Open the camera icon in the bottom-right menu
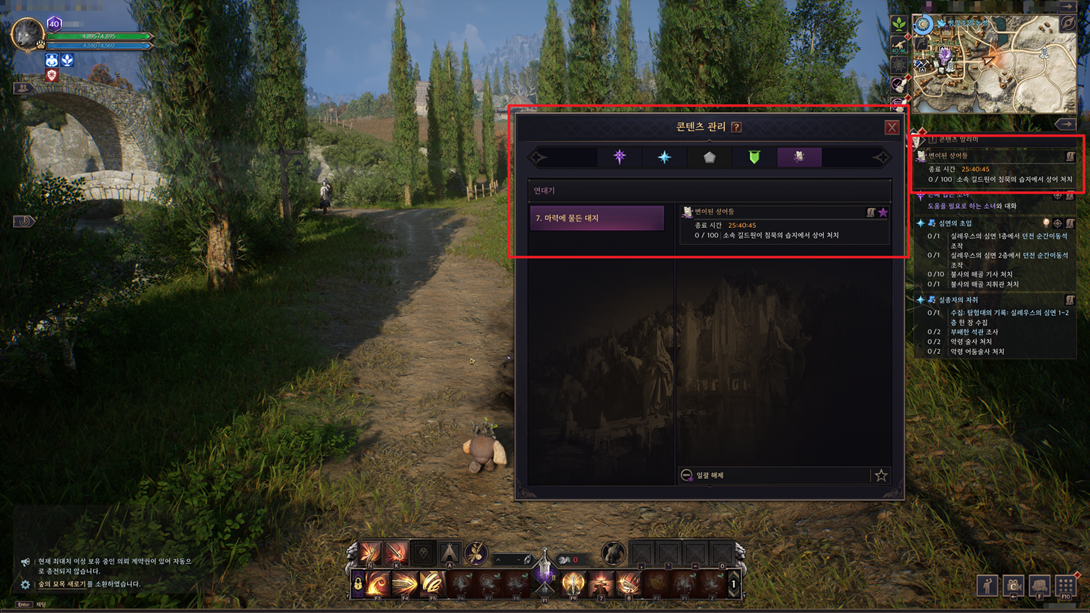This screenshot has height=613, width=1090. (1013, 585)
